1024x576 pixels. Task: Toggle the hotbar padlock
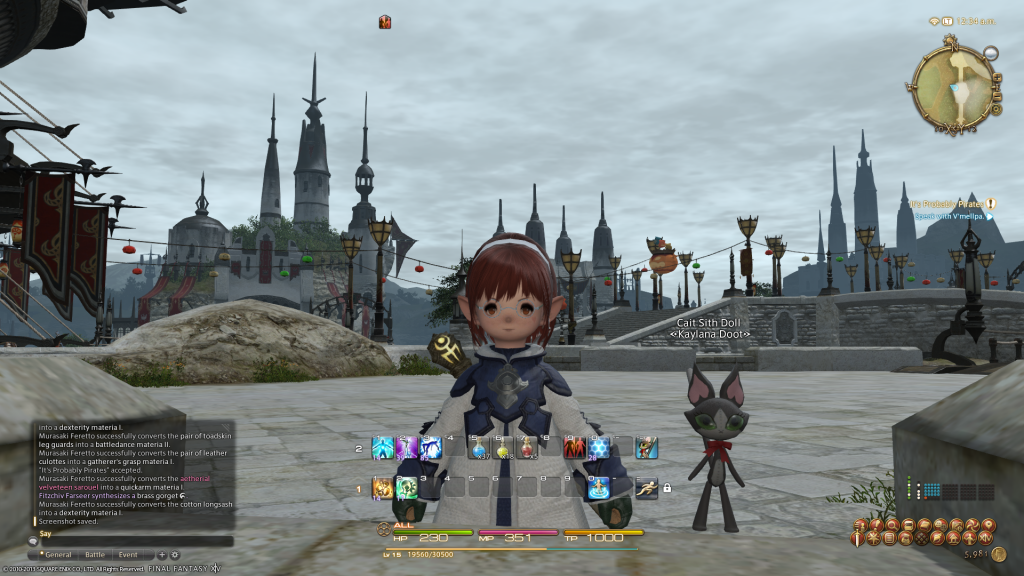click(666, 488)
